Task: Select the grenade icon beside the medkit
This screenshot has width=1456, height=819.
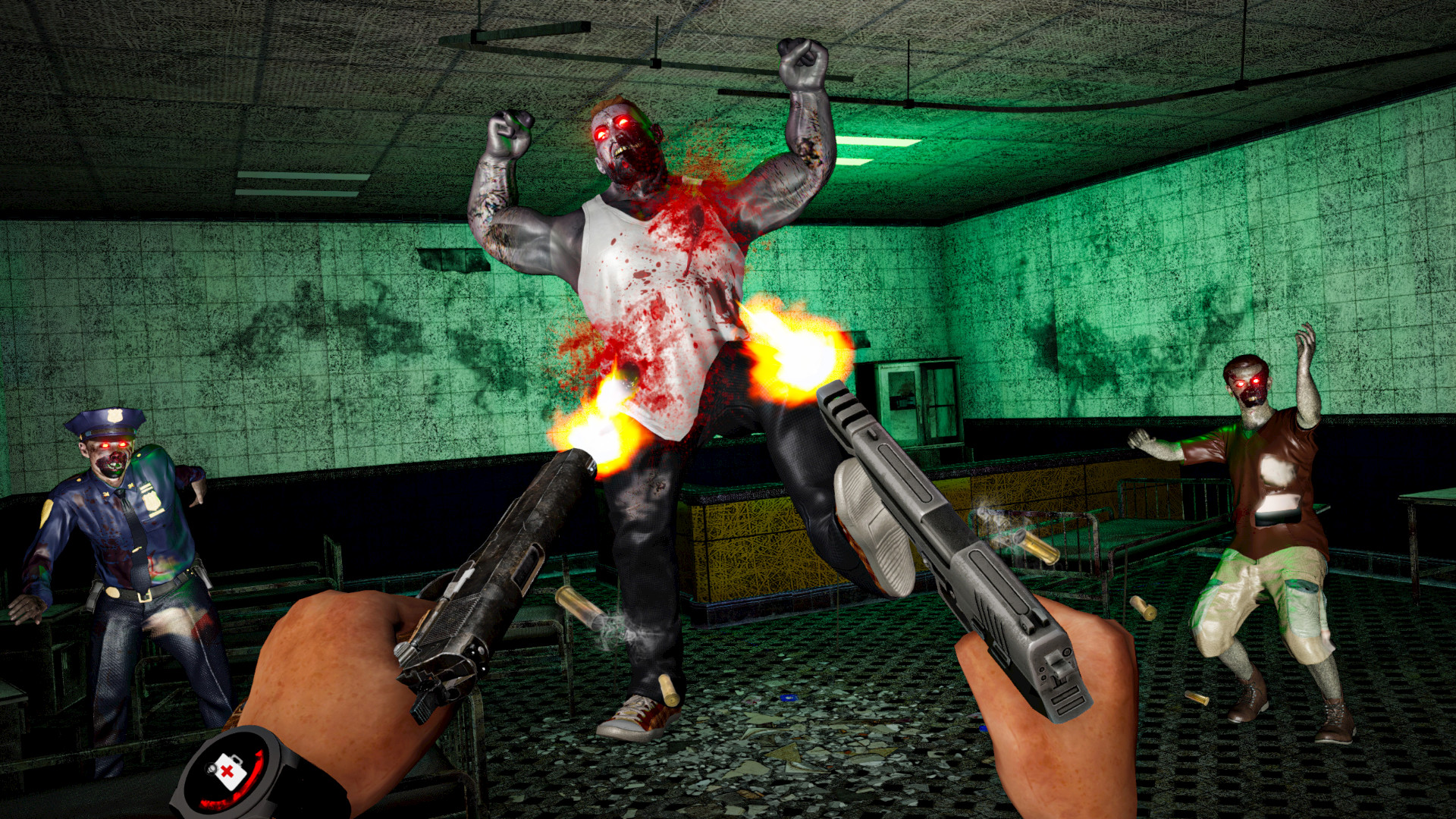Action: (210, 768)
